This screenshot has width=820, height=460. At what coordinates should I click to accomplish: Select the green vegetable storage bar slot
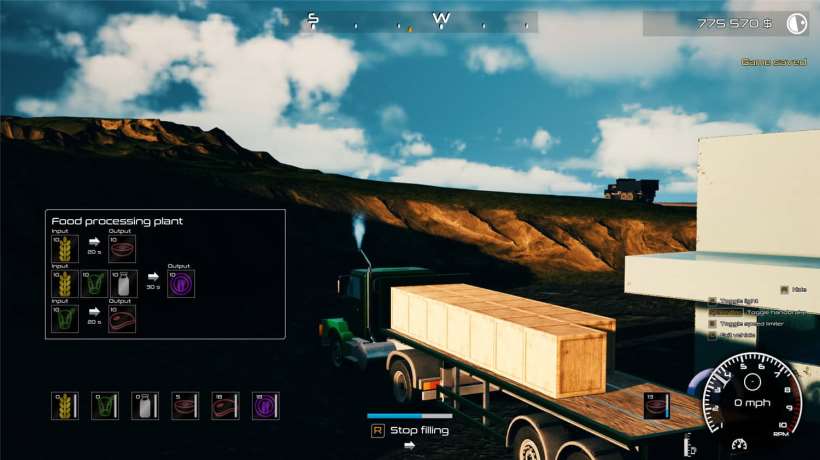coord(105,405)
